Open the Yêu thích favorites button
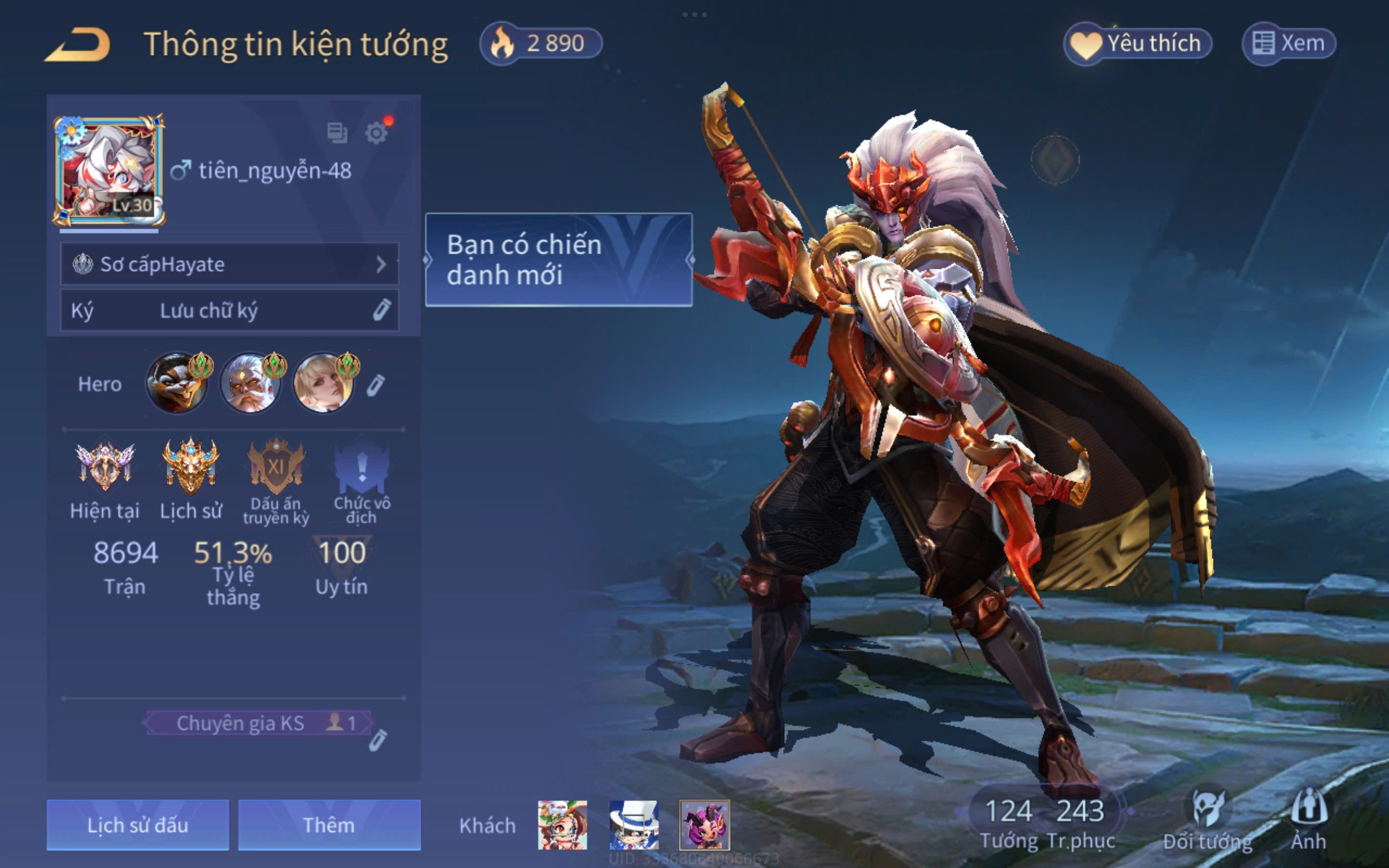Screen dimensions: 1389x868 coord(1138,43)
